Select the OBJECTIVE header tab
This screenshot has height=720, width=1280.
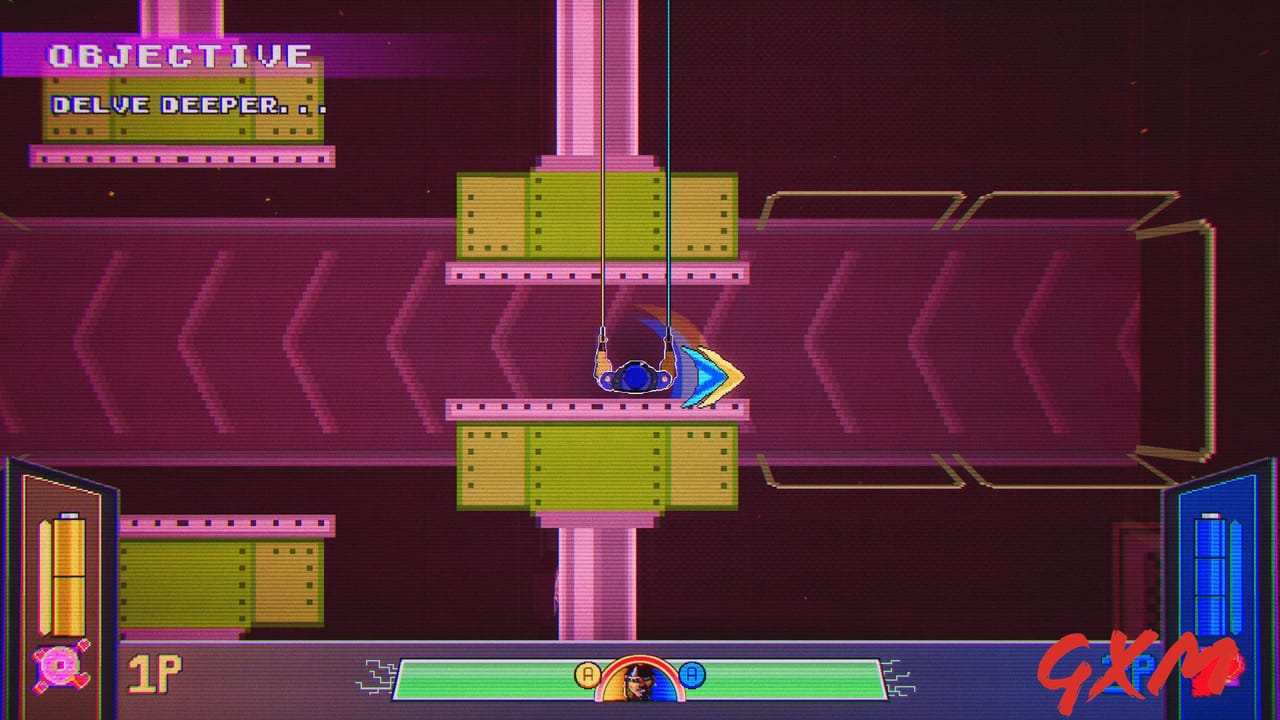click(x=180, y=55)
